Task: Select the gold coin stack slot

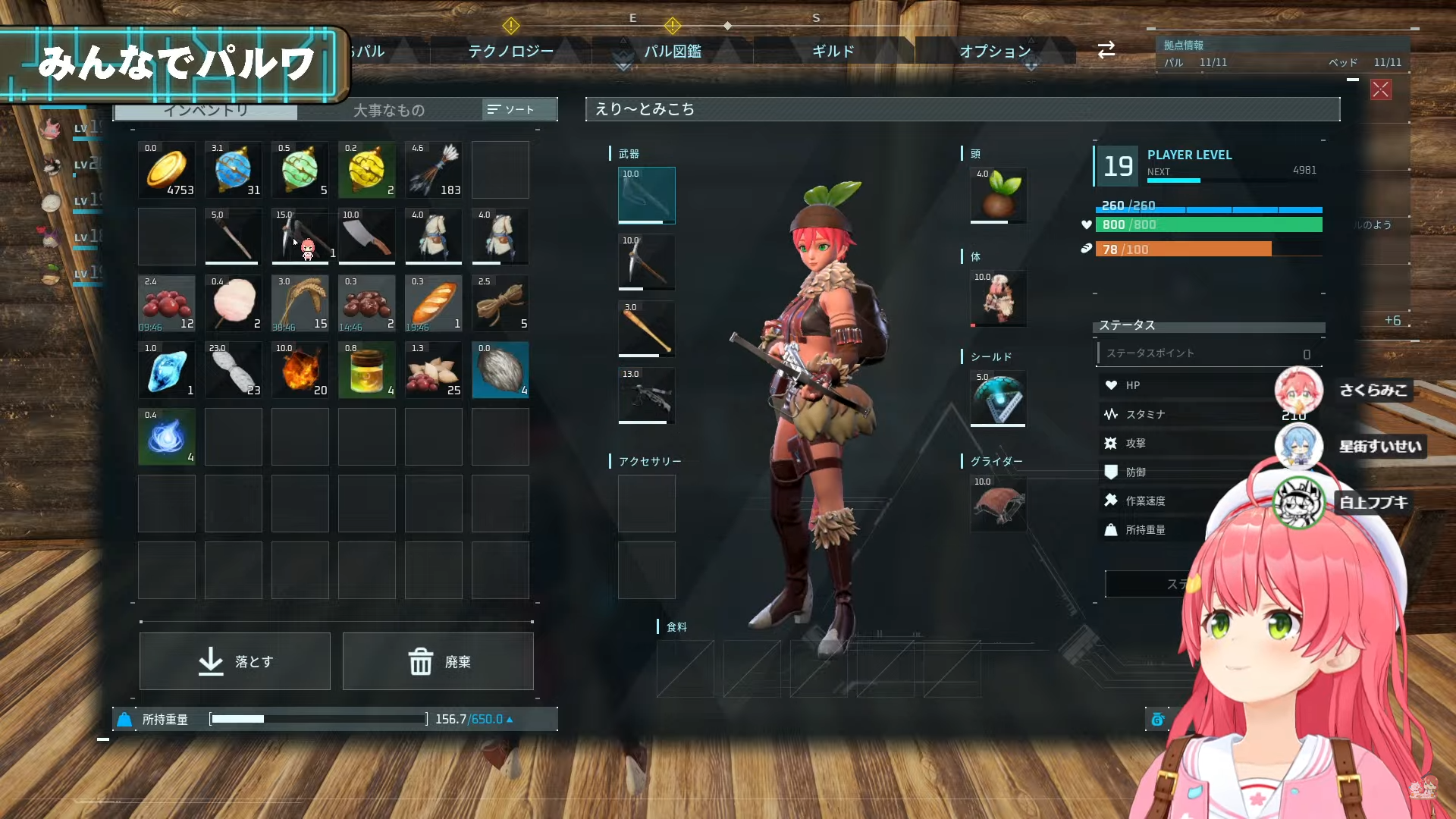Action: (167, 170)
